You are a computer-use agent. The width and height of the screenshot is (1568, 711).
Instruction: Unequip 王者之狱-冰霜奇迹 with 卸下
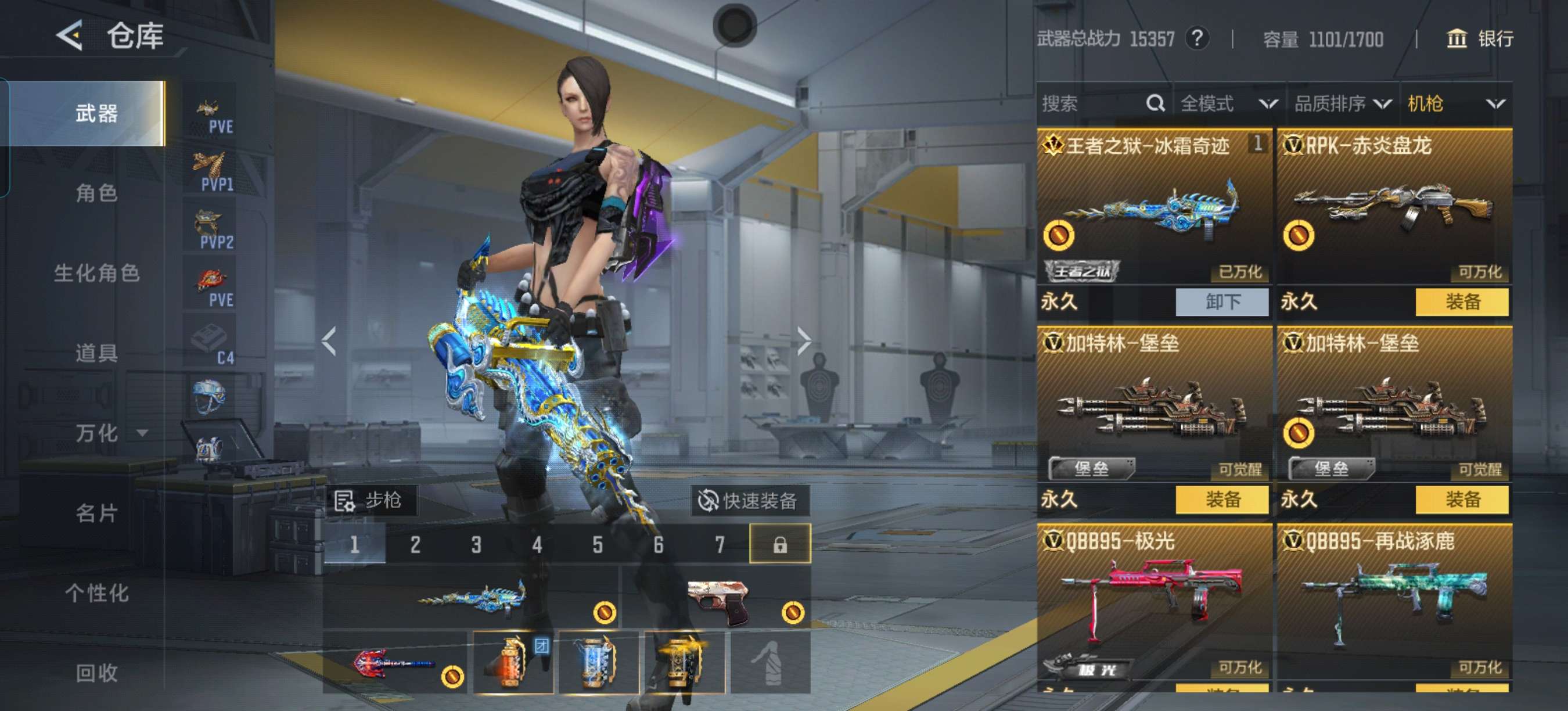(x=1222, y=302)
